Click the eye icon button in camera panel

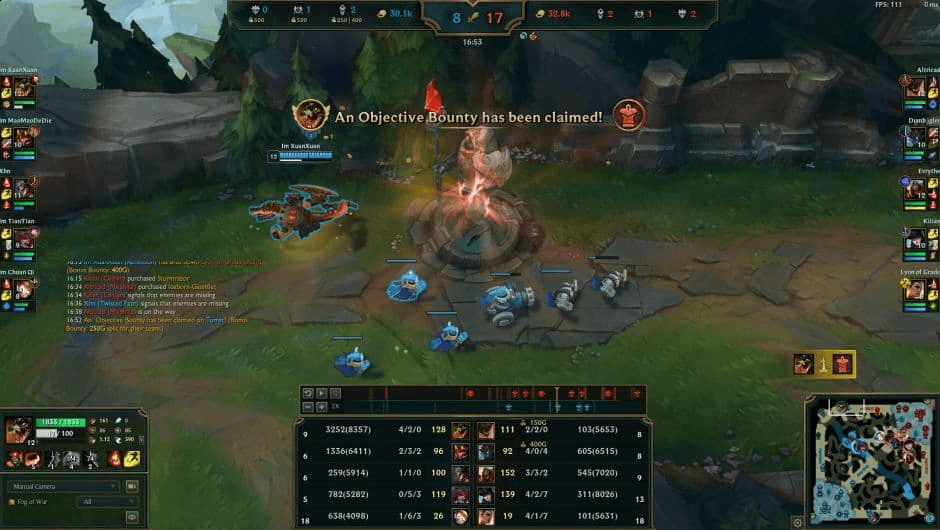(132, 517)
